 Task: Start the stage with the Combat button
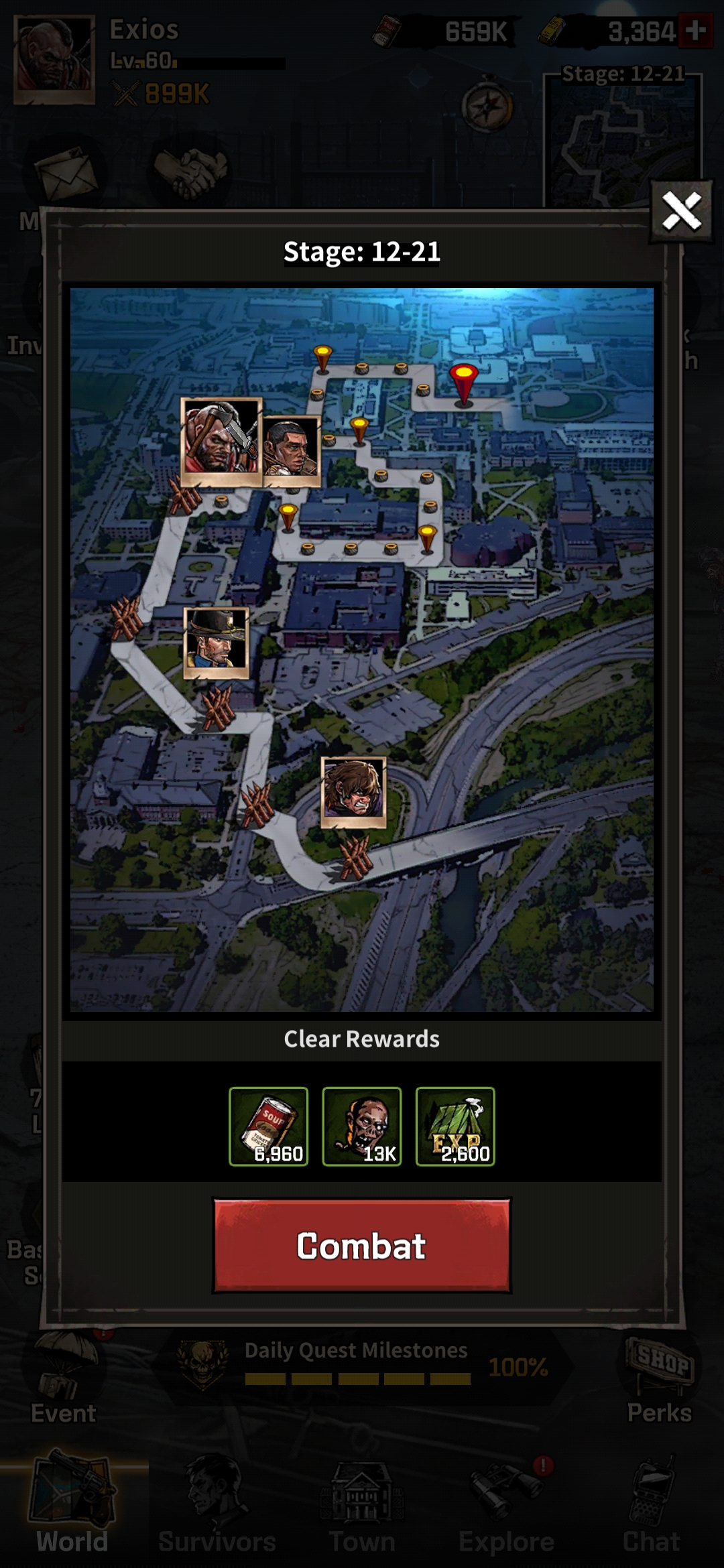click(361, 1246)
